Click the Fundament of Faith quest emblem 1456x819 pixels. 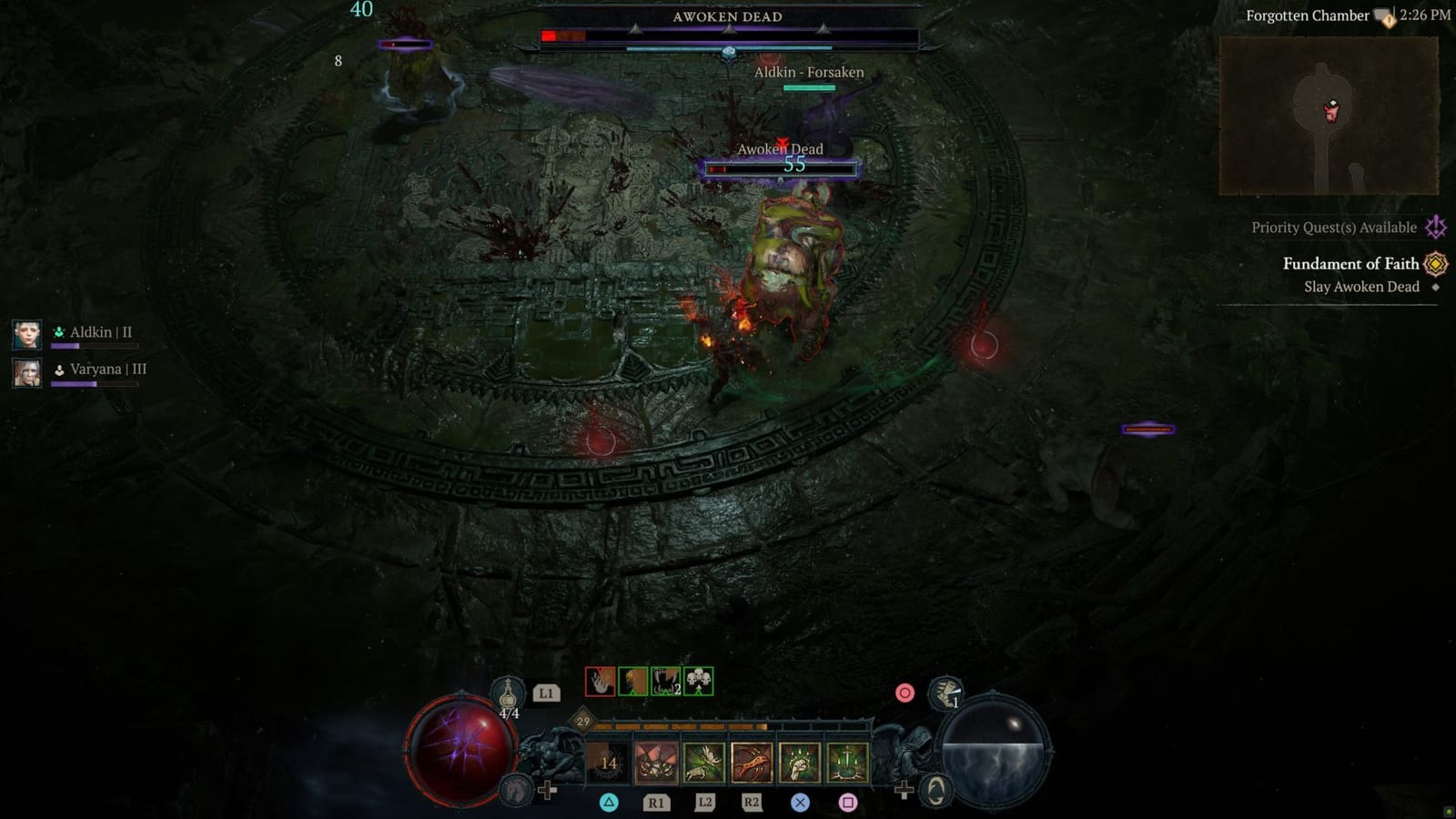pyautogui.click(x=1435, y=264)
